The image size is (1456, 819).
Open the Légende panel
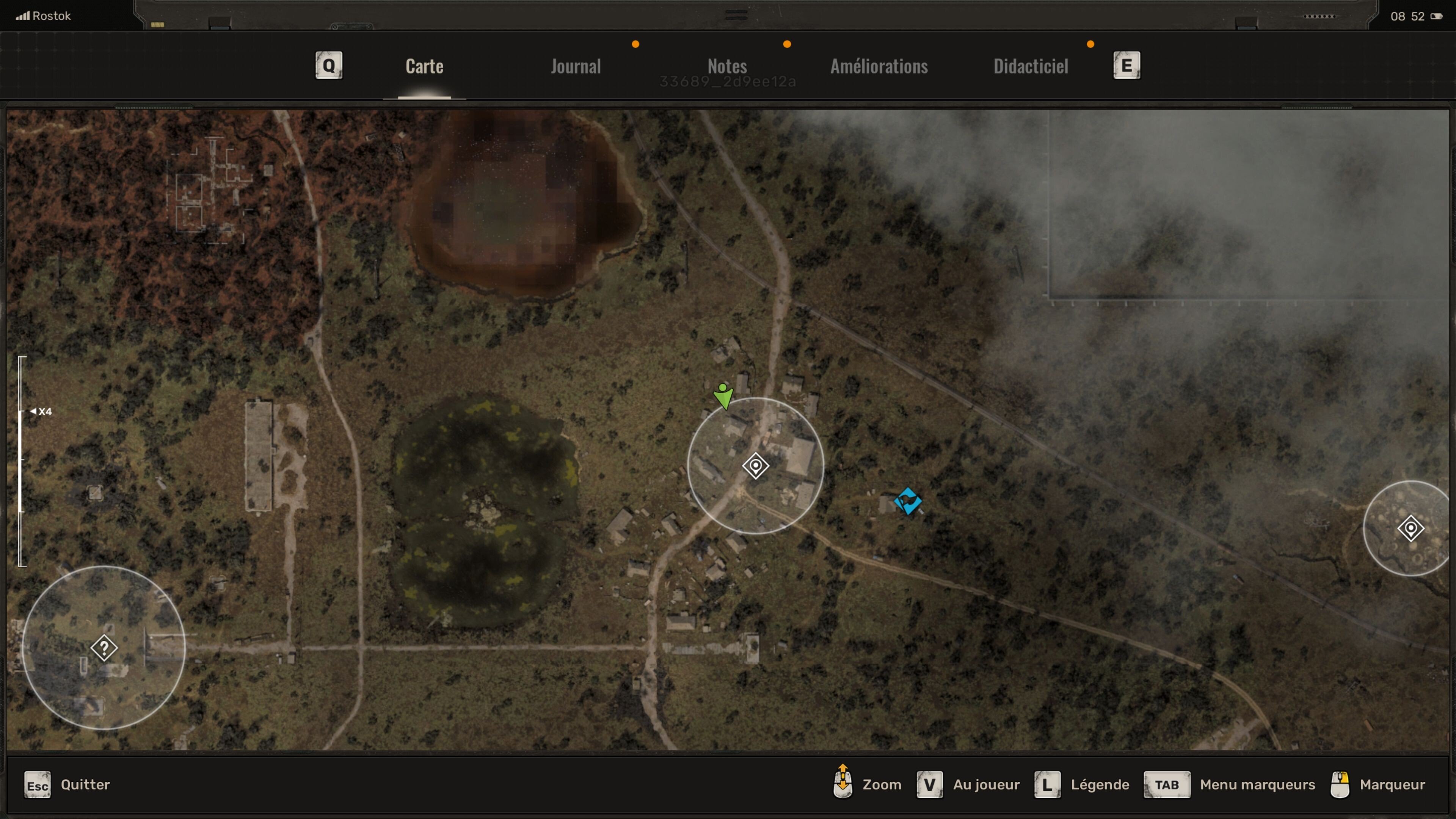point(1100,784)
